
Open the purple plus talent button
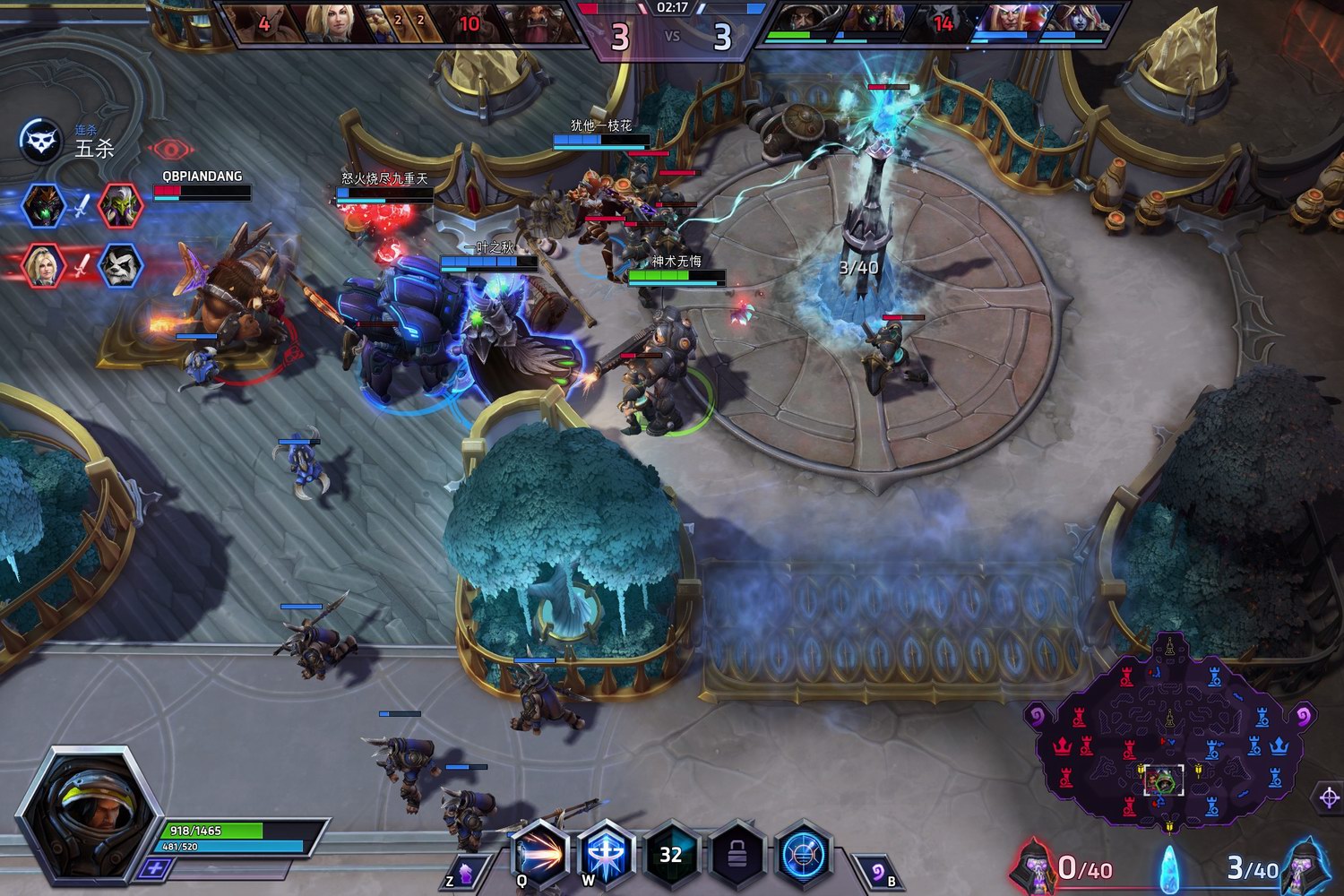coord(156,868)
